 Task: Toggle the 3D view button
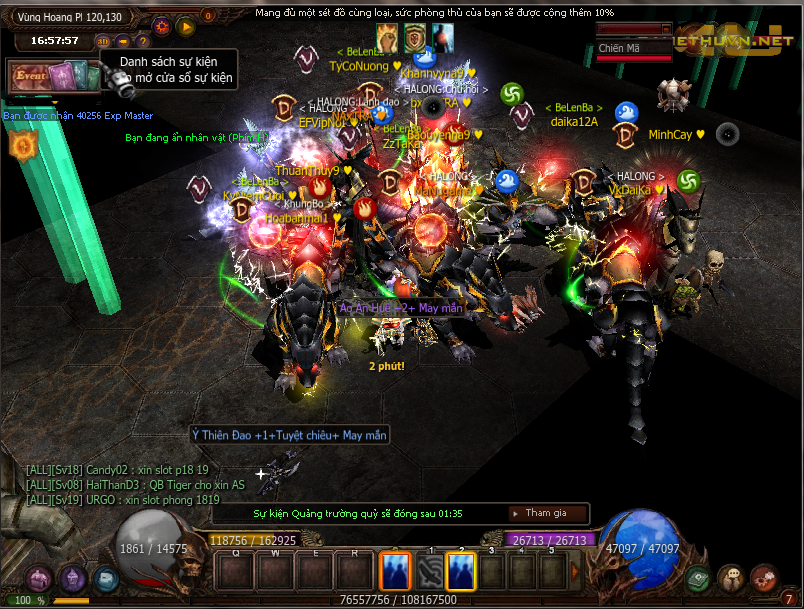(105, 41)
